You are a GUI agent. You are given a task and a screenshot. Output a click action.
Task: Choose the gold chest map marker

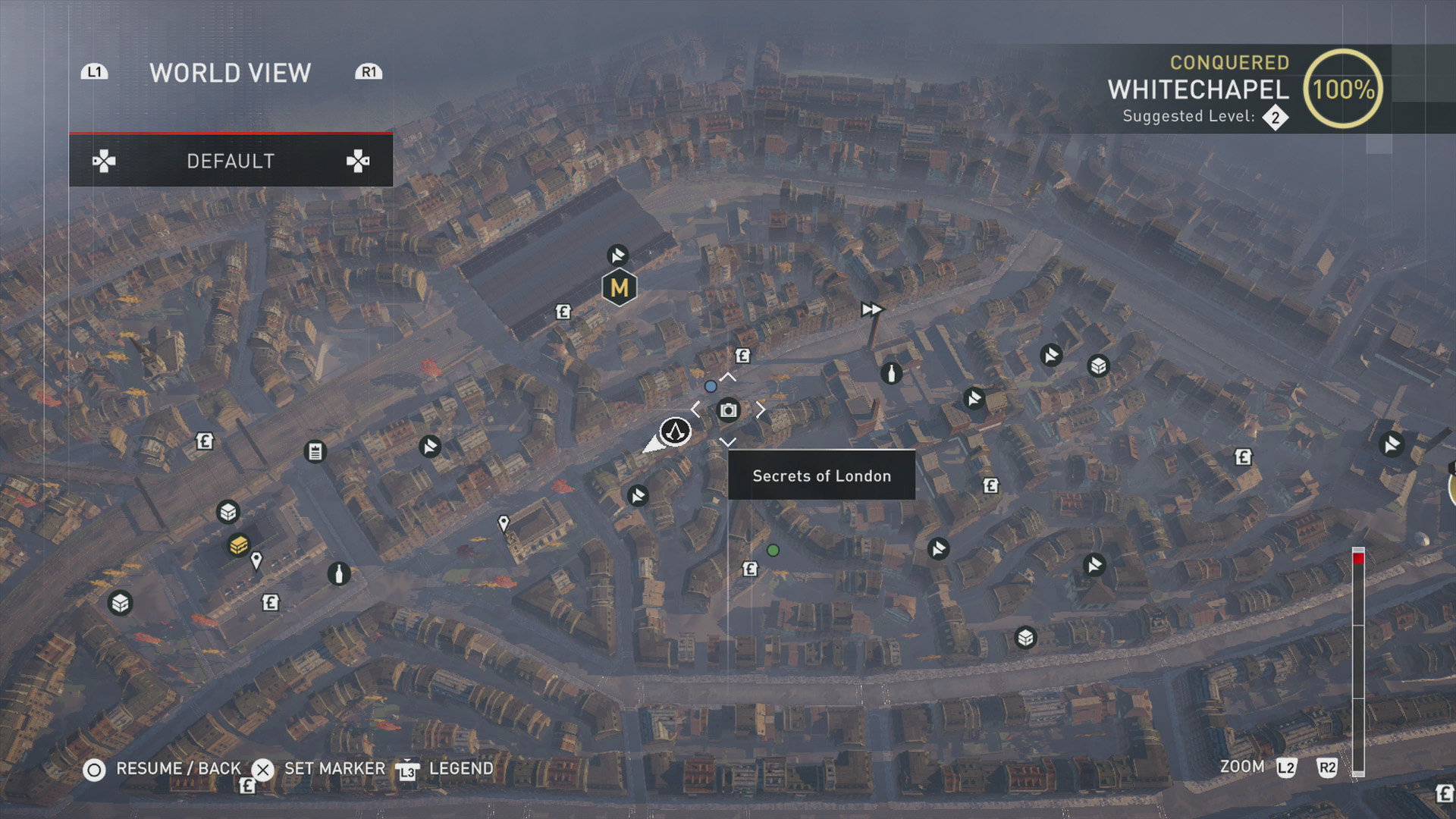[238, 544]
